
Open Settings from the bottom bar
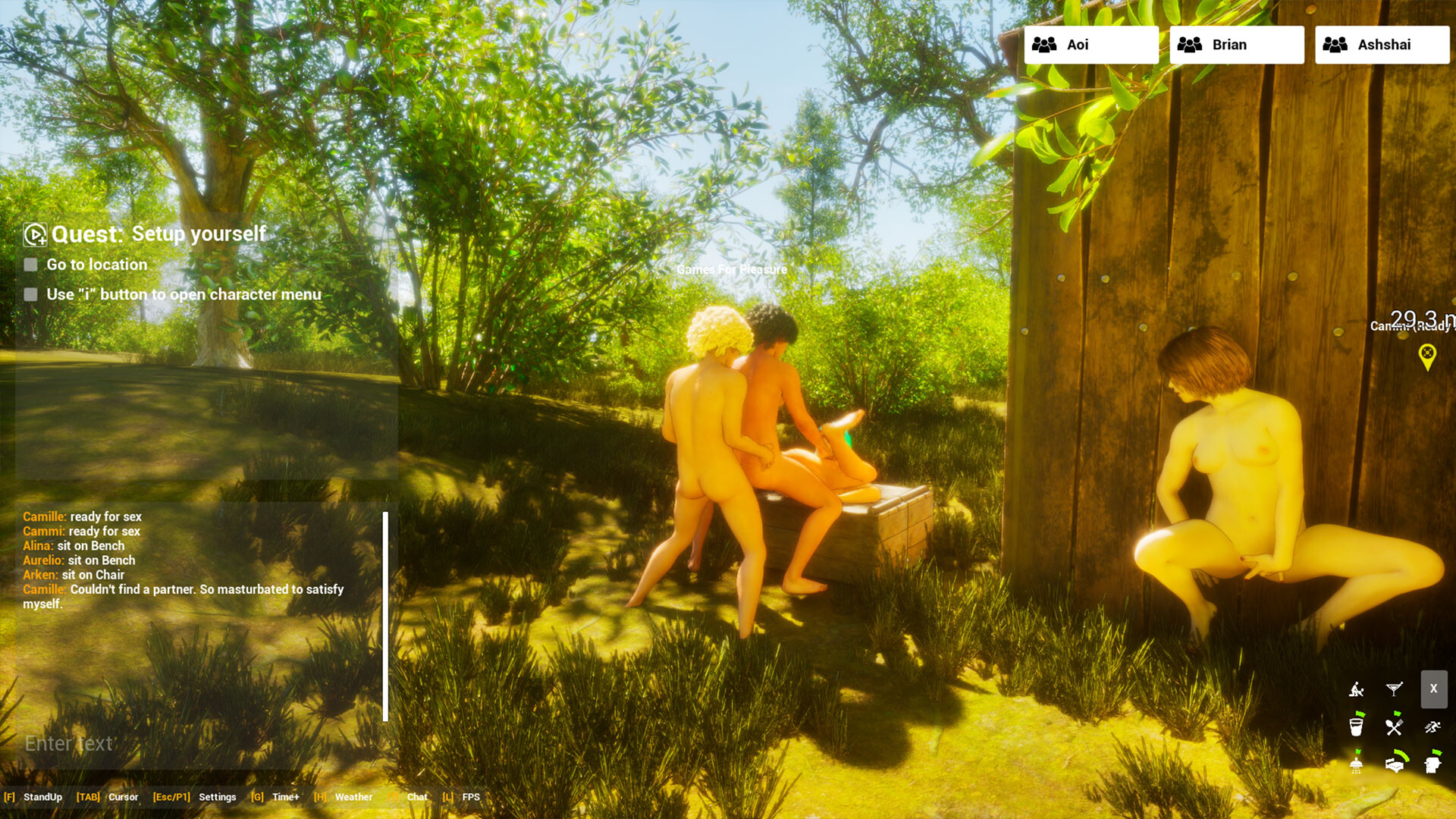217,797
